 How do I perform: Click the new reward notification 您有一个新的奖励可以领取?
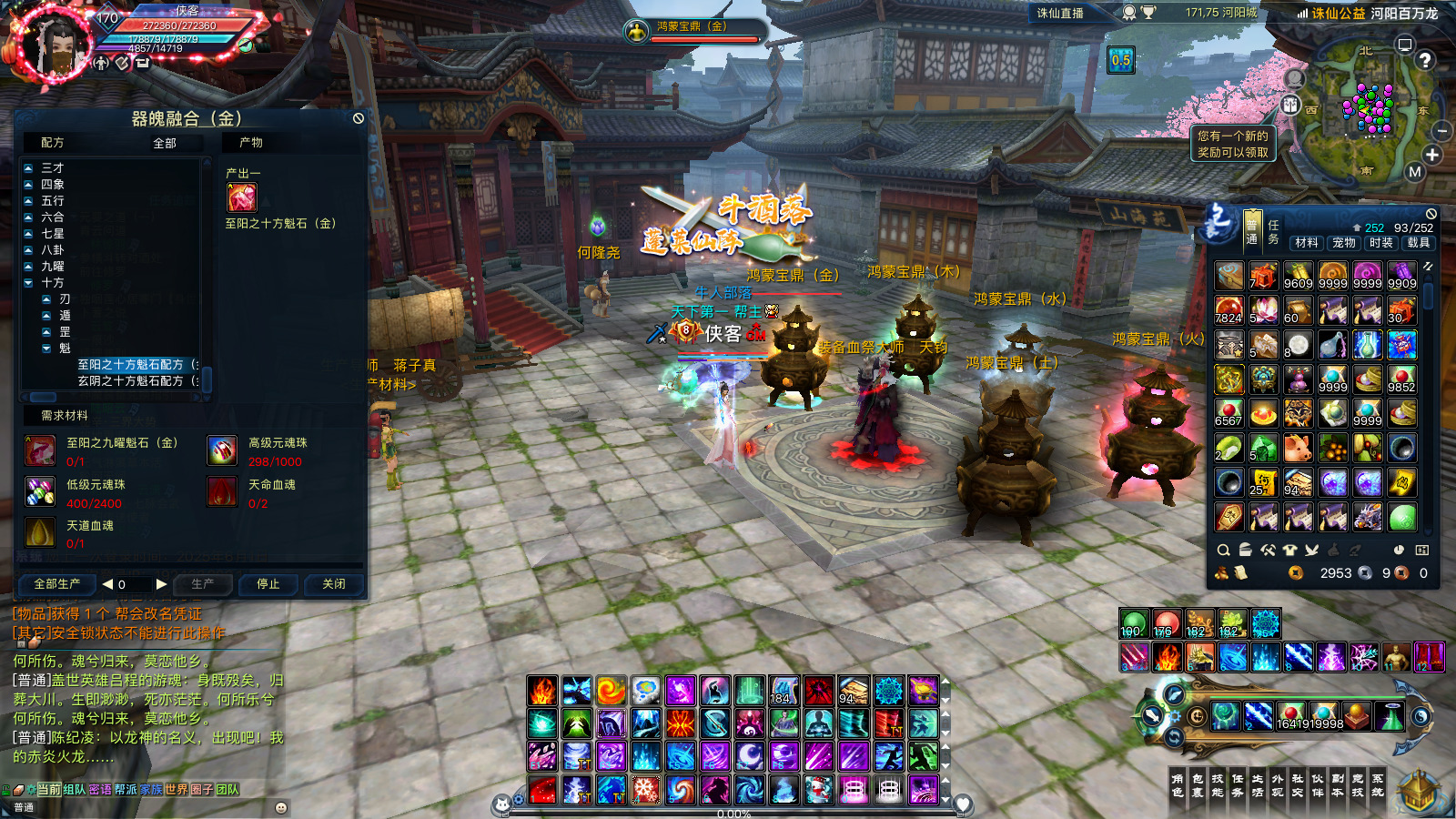tap(1233, 144)
